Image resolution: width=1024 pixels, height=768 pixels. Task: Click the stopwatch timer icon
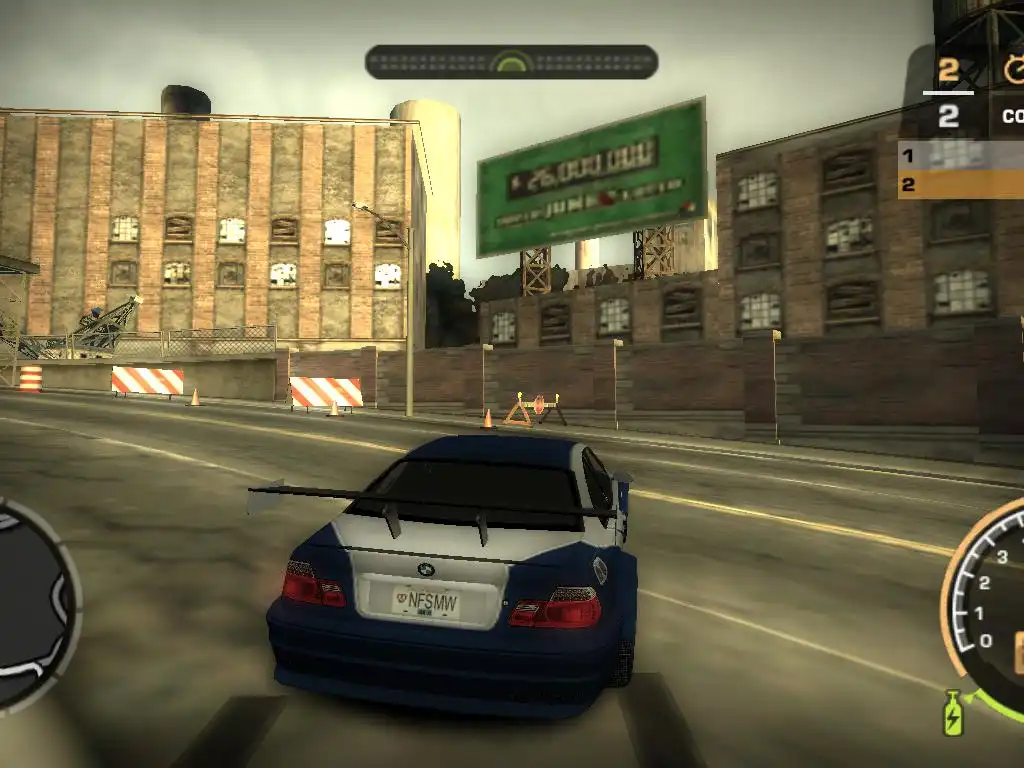pos(1014,69)
